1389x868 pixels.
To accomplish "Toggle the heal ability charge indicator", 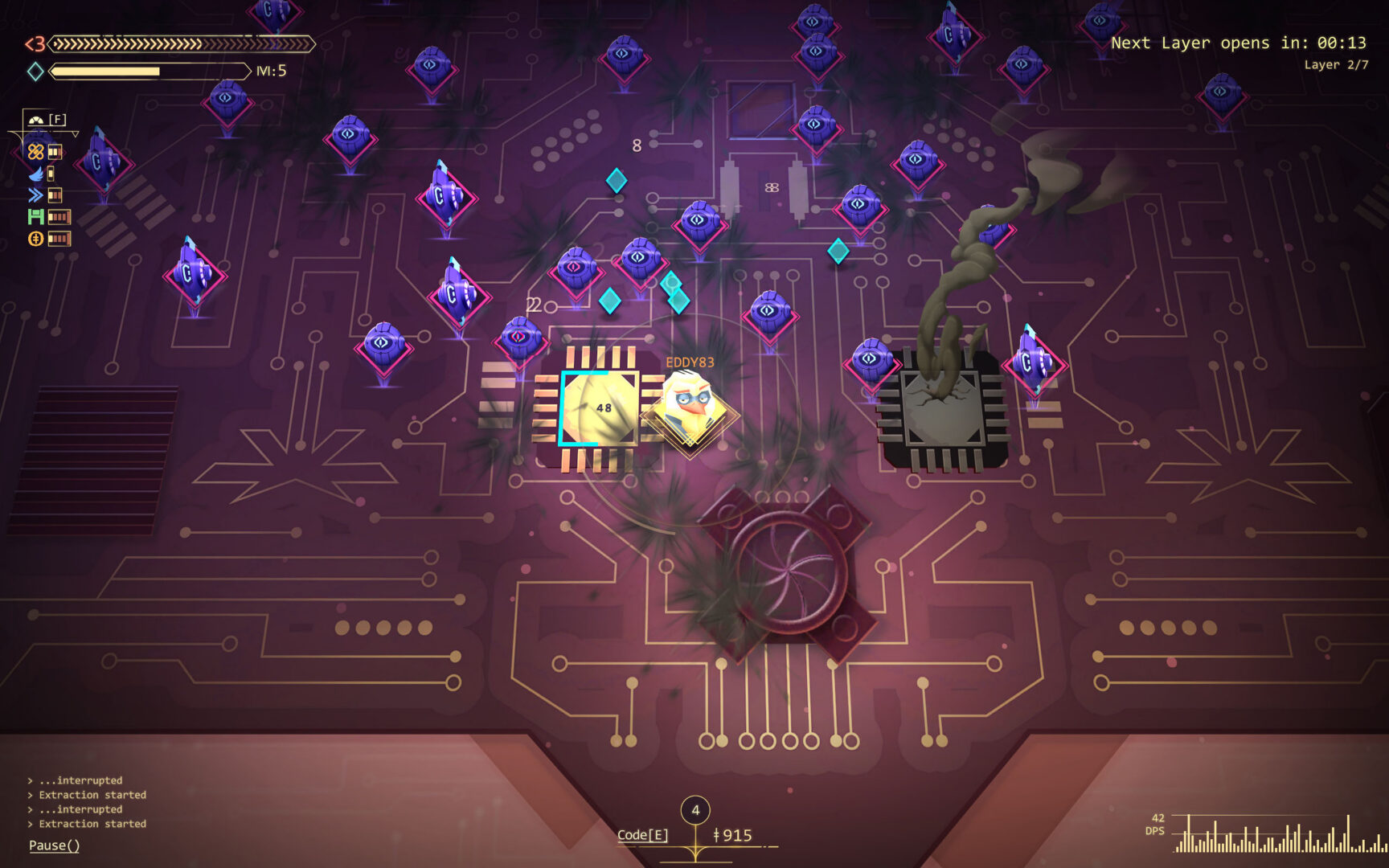I will (55, 151).
